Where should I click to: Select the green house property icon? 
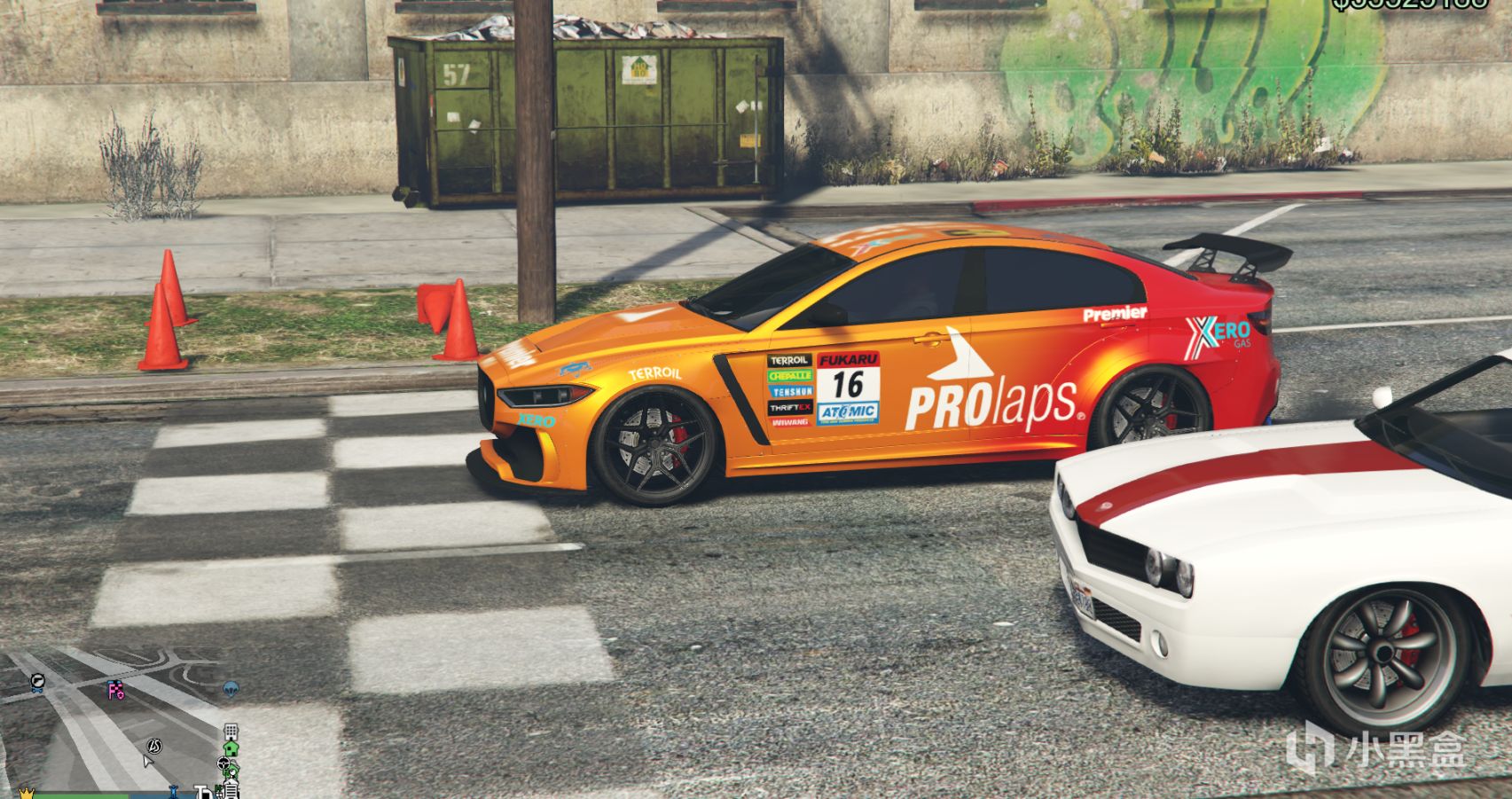point(231,749)
